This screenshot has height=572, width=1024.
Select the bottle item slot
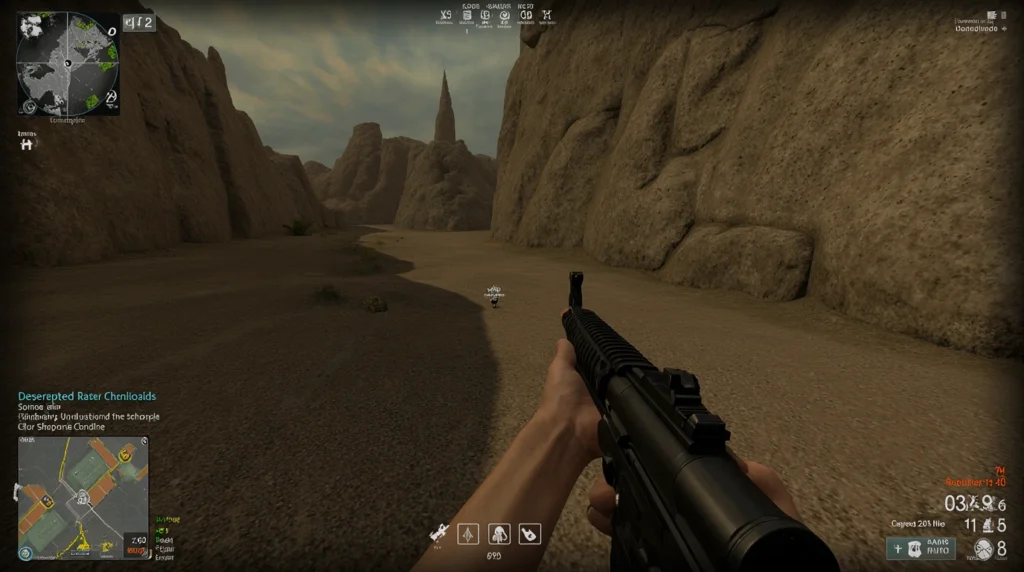529,534
